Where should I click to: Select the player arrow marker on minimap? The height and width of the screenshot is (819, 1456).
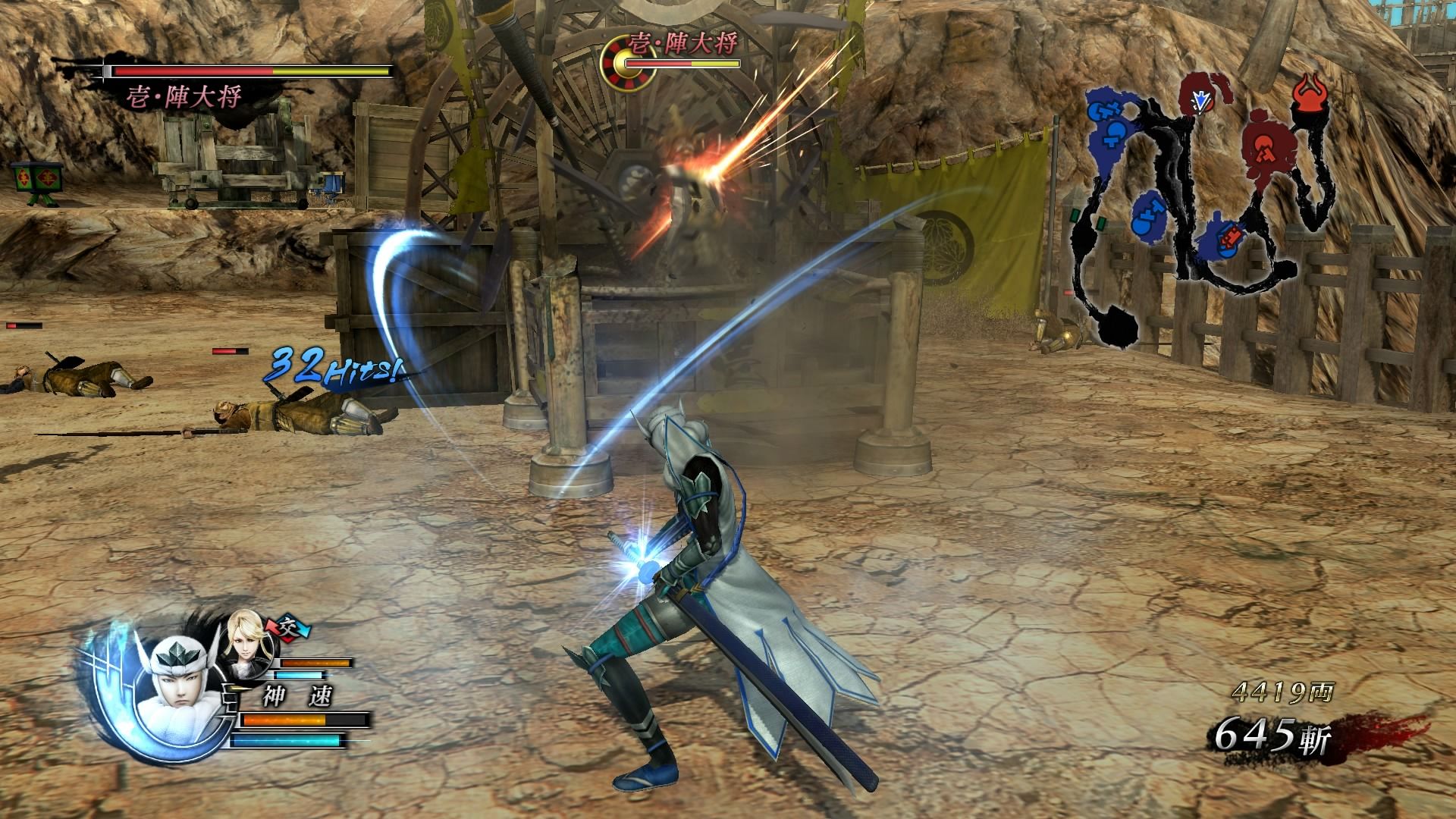(x=1200, y=99)
